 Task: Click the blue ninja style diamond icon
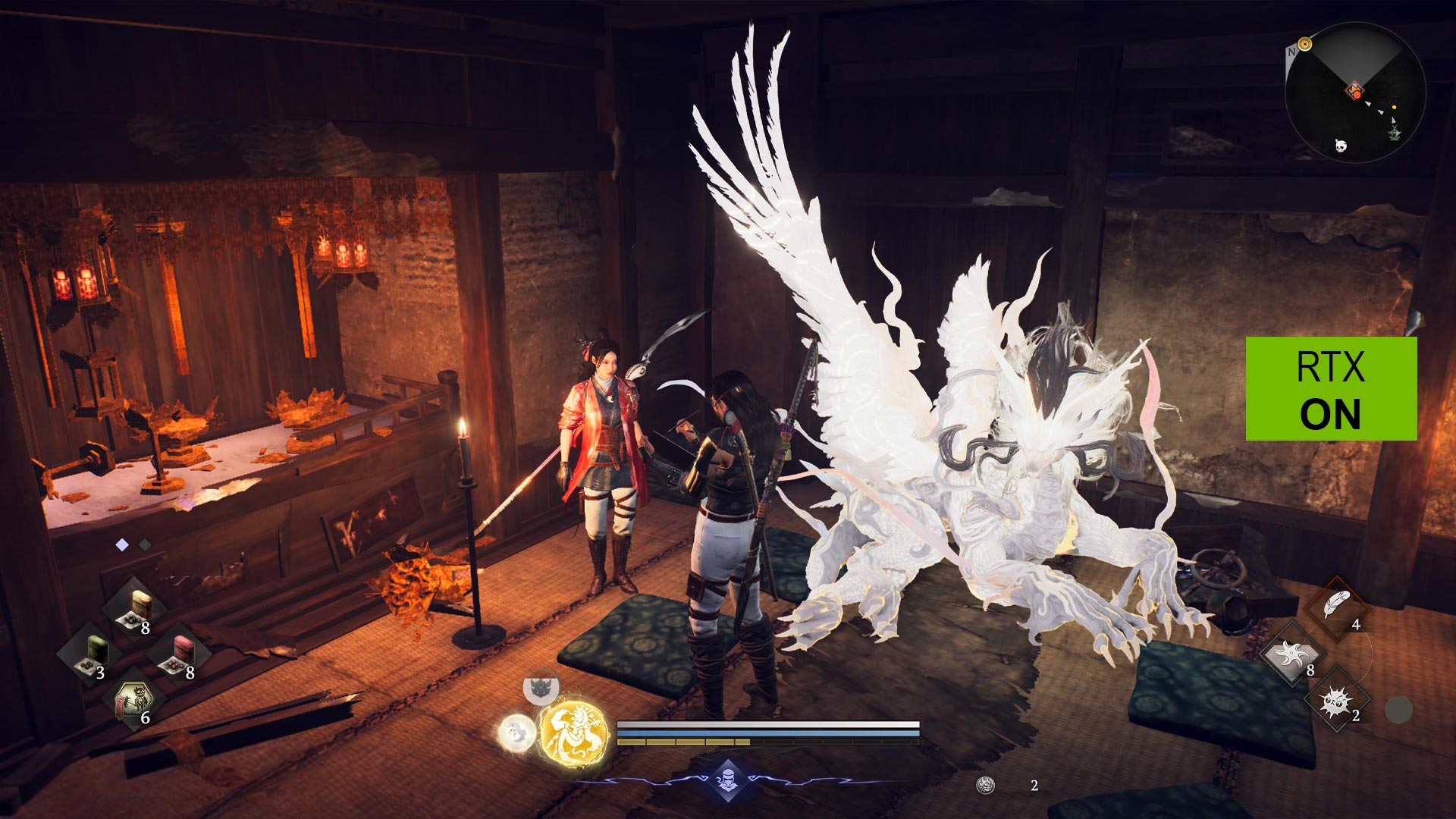tap(728, 779)
